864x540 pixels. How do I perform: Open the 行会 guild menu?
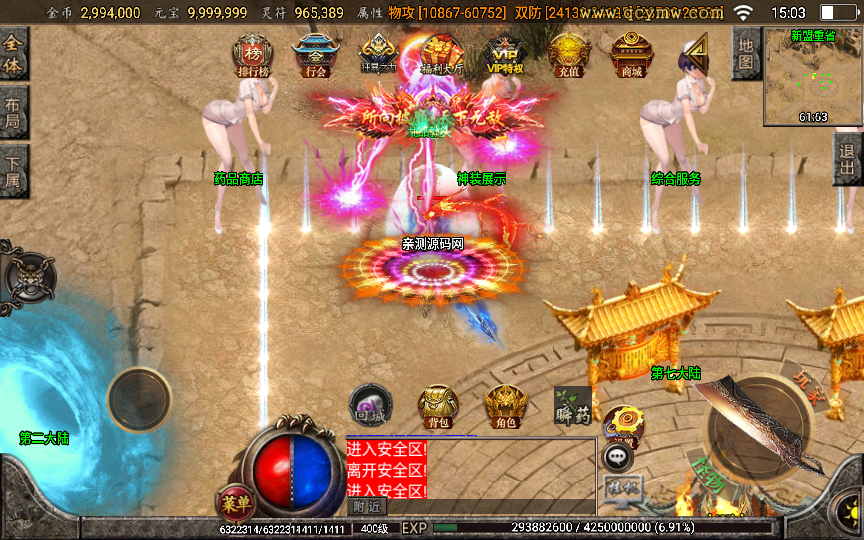tap(313, 54)
